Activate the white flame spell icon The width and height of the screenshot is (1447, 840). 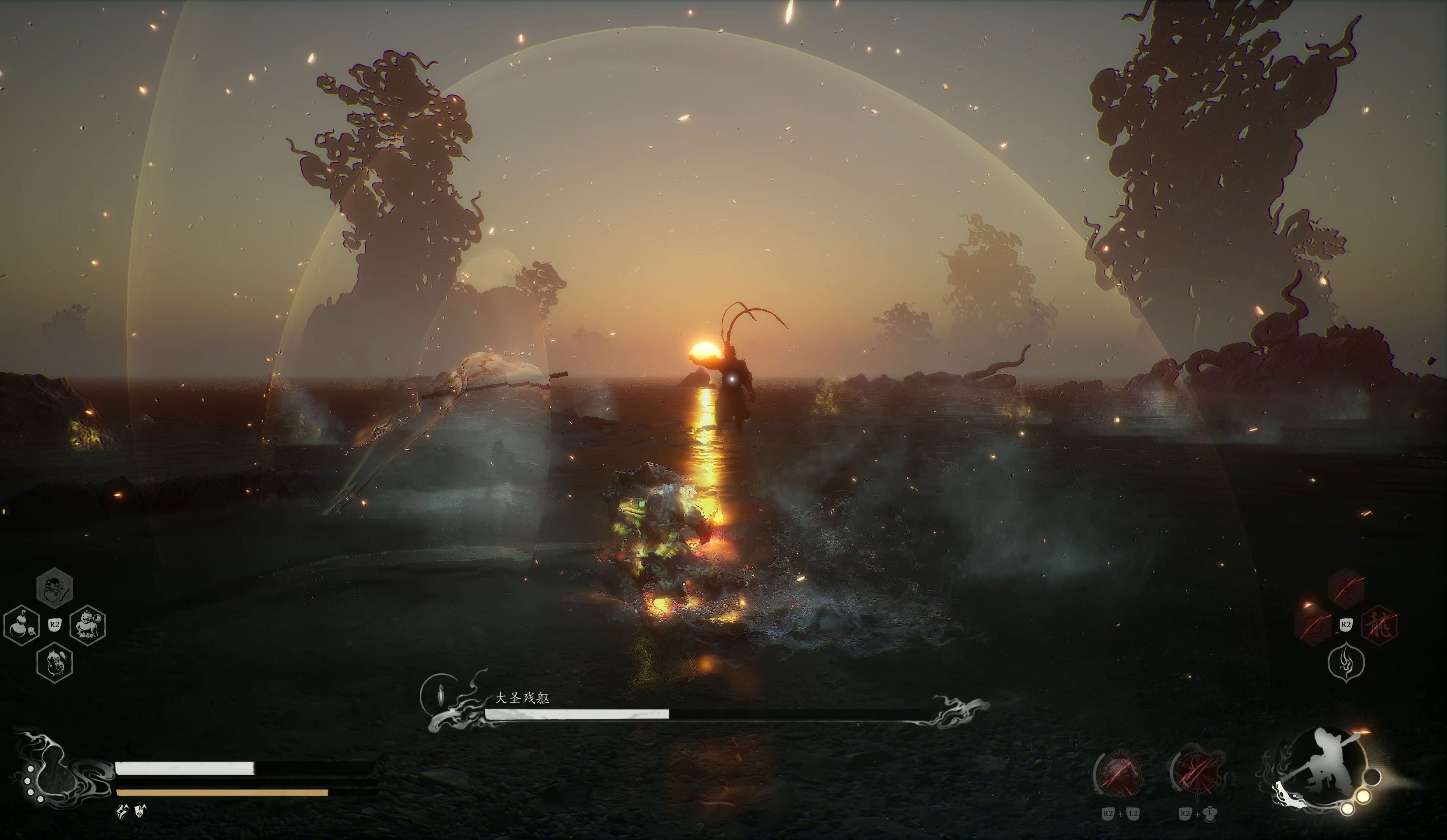tap(1347, 663)
